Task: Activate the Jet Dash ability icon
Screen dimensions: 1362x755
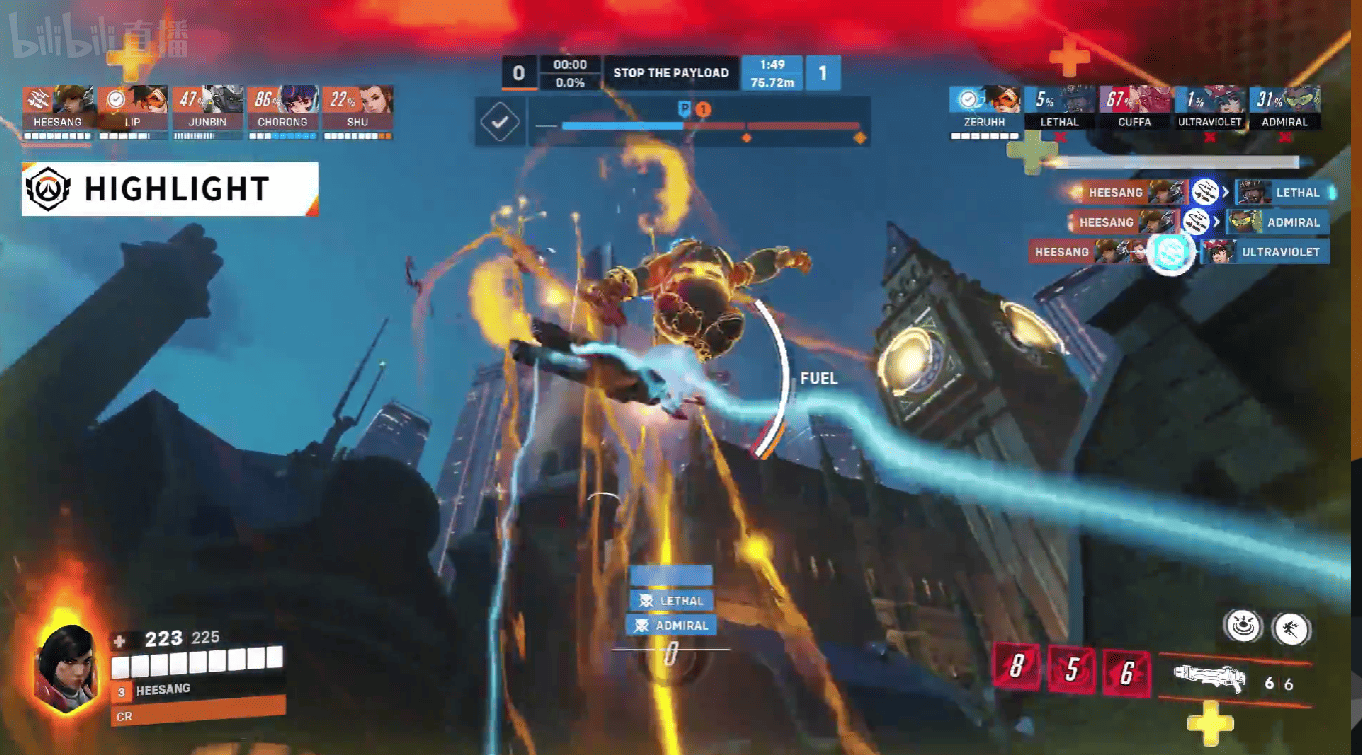Action: (x=1291, y=628)
